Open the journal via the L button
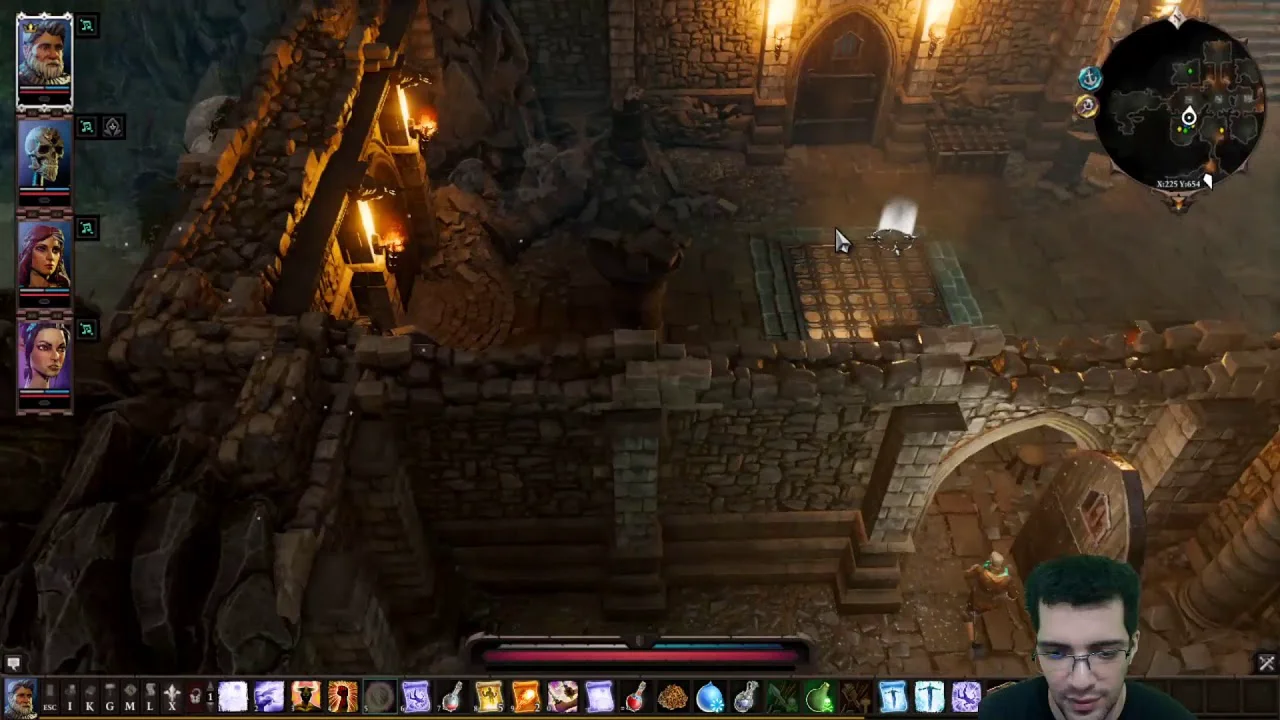This screenshot has width=1280, height=720. 150,697
